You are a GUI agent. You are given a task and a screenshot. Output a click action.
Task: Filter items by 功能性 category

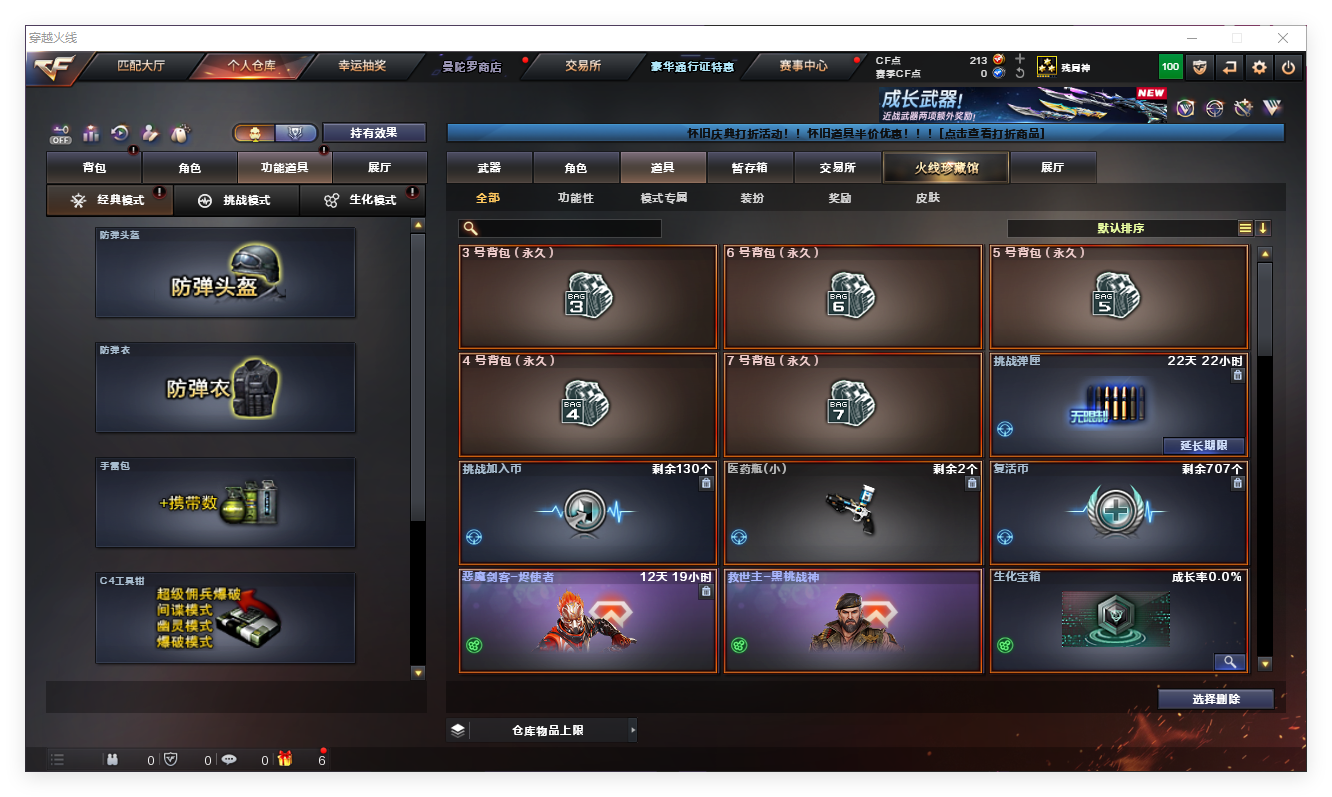click(x=575, y=198)
